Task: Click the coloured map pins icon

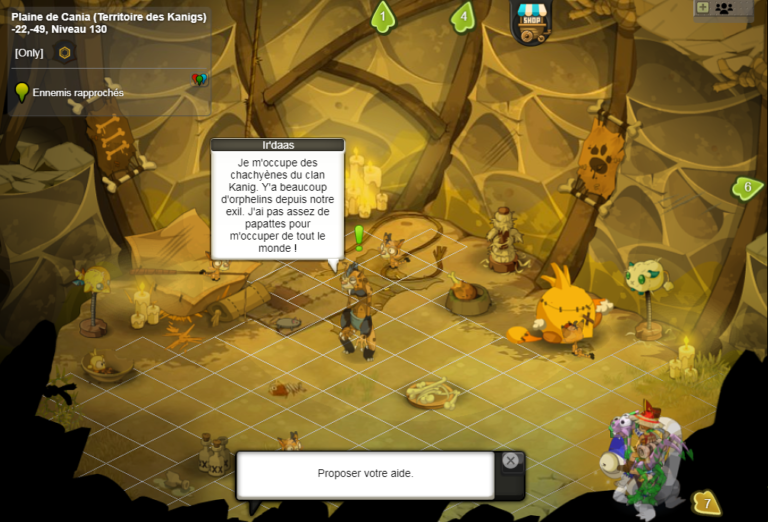Action: (x=199, y=79)
